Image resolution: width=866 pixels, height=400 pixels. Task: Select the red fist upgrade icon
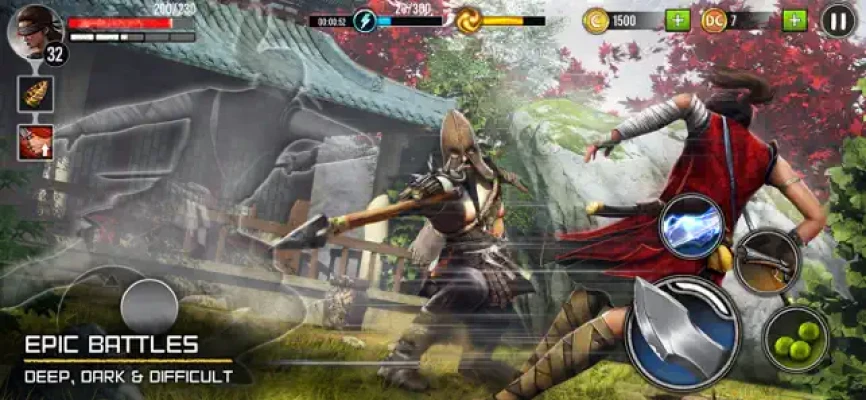click(x=35, y=141)
